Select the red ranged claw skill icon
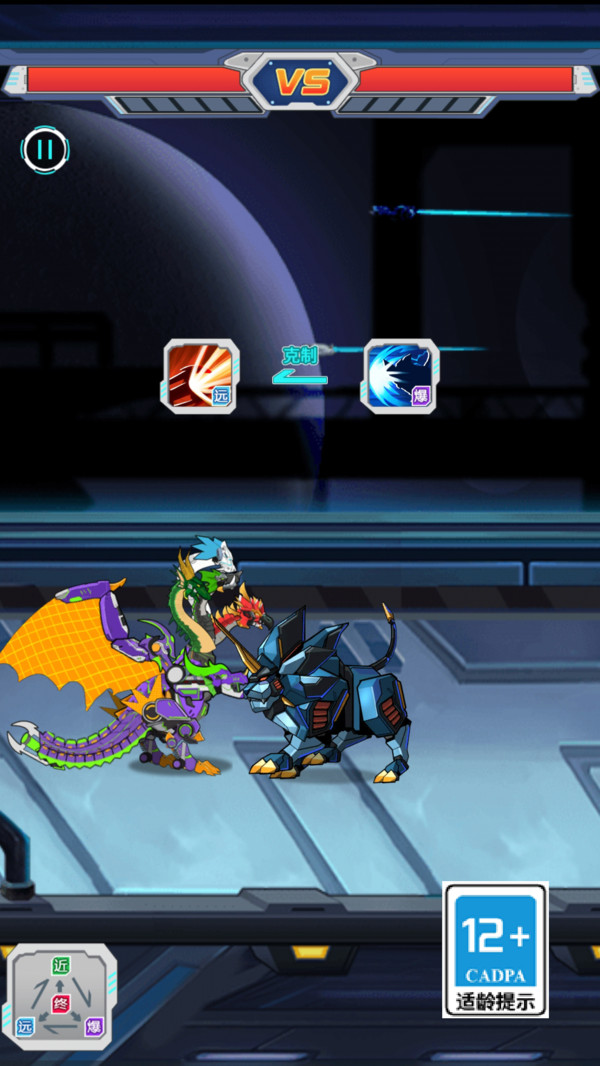600x1066 pixels. pos(201,376)
